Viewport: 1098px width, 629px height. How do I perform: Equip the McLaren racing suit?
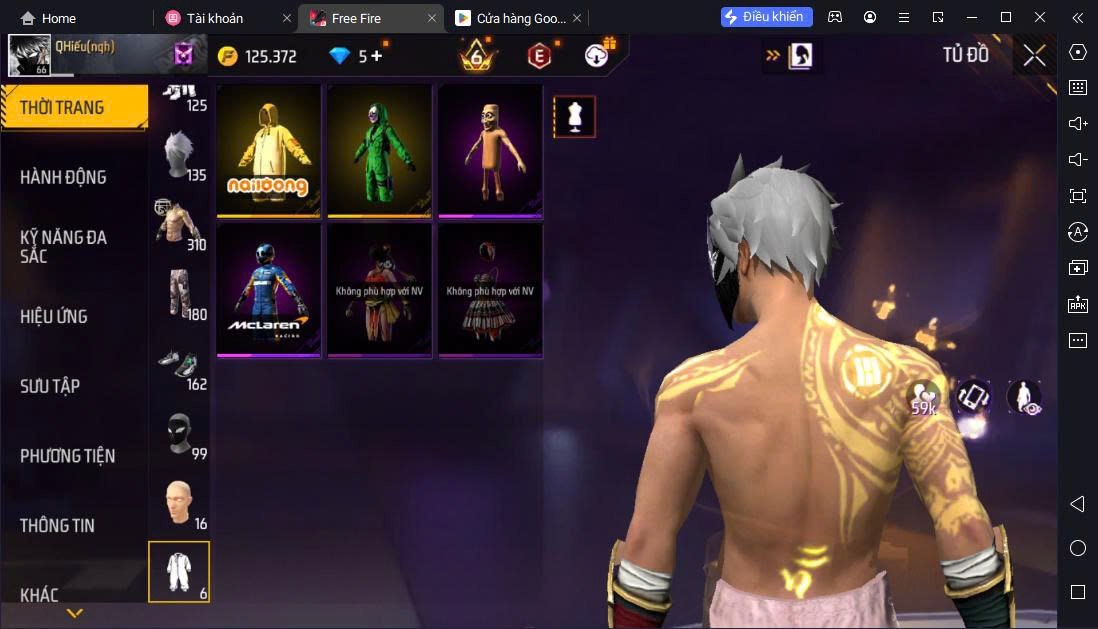point(269,290)
